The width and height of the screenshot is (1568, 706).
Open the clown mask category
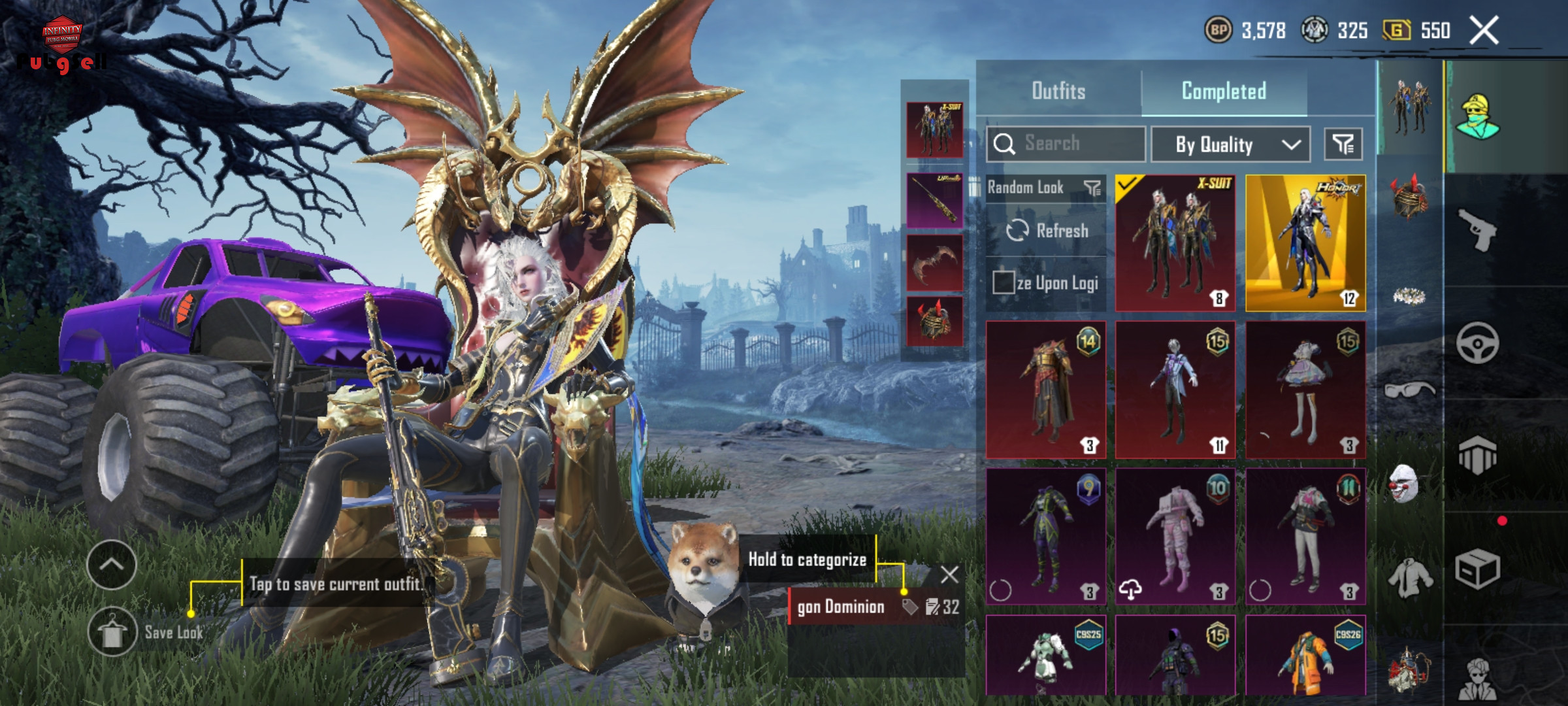tap(1405, 484)
